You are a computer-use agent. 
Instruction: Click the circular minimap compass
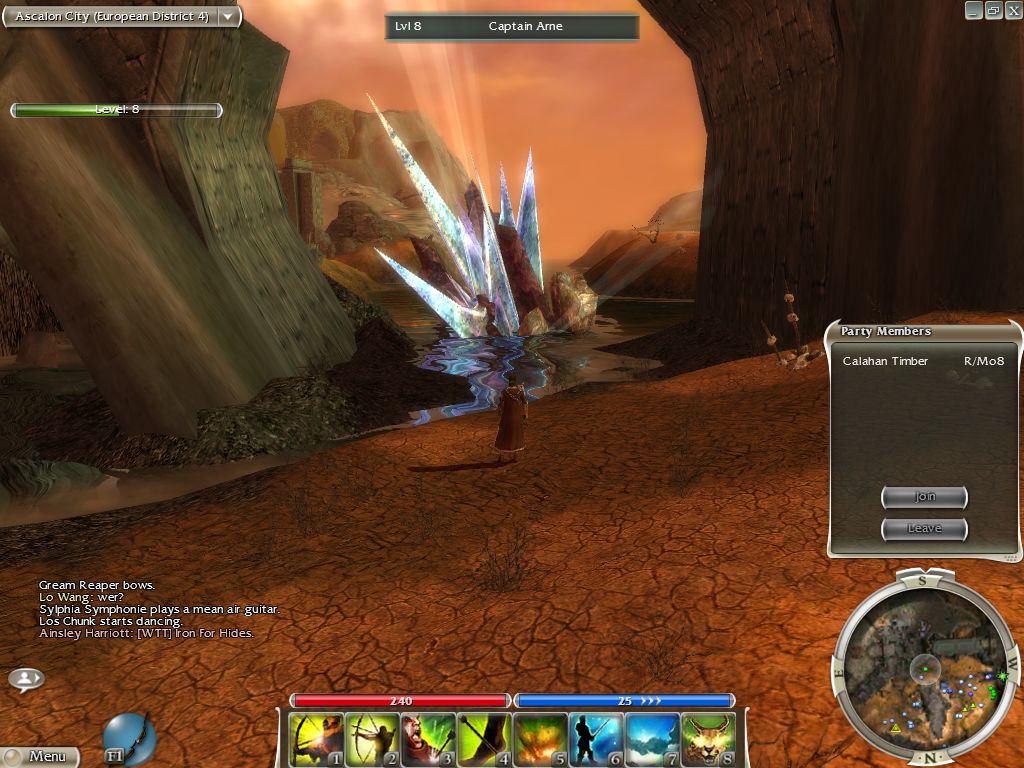926,664
